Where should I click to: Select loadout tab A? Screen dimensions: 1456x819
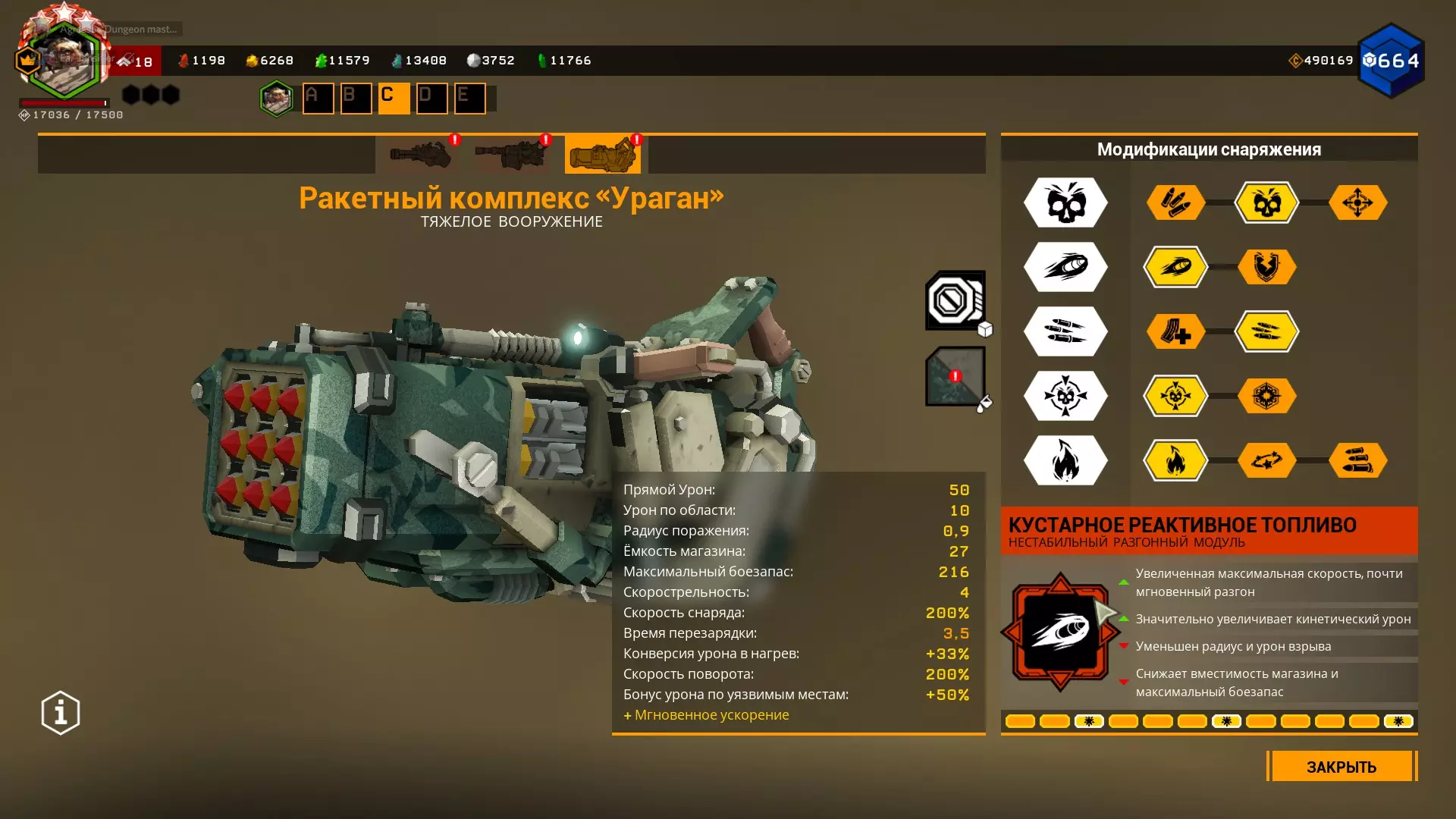tap(318, 98)
